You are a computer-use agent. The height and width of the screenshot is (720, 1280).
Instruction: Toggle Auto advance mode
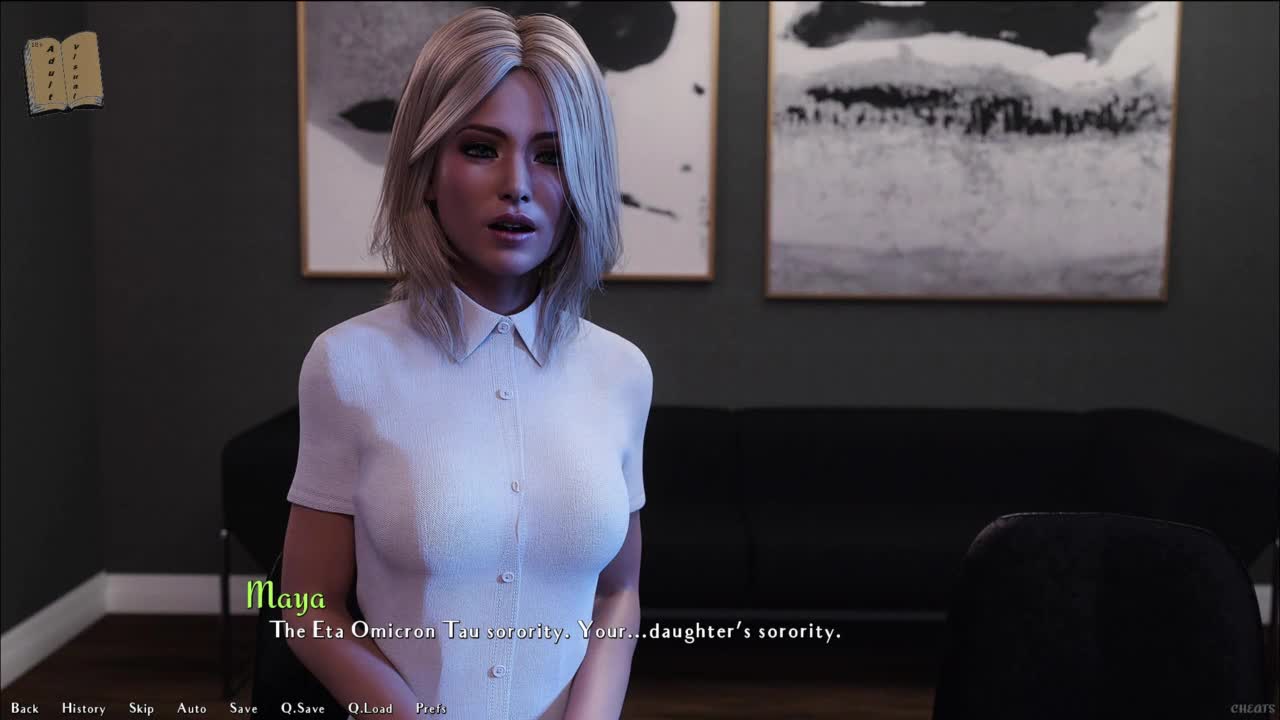pyautogui.click(x=192, y=708)
